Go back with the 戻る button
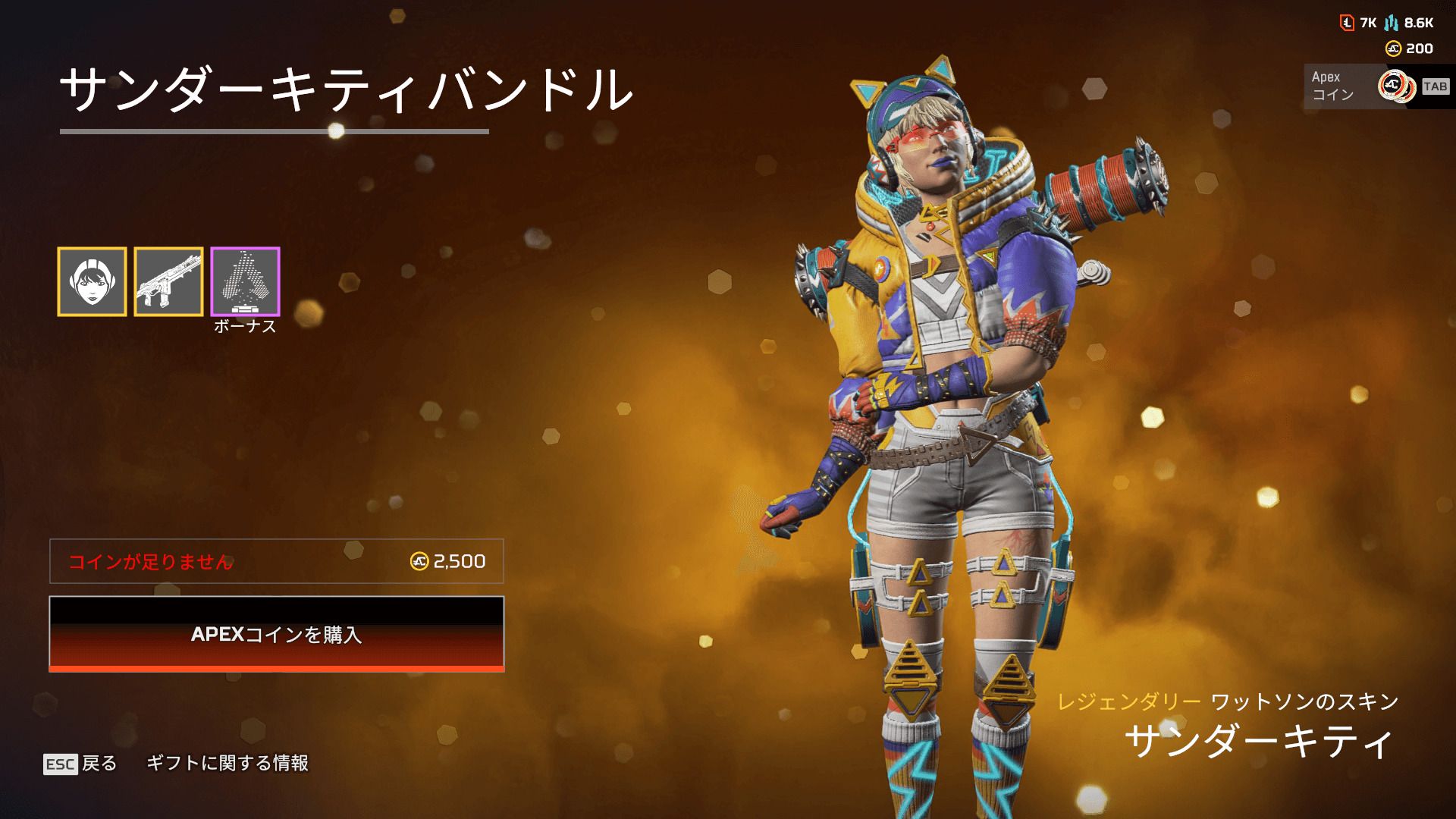This screenshot has height=819, width=1456. click(x=81, y=763)
